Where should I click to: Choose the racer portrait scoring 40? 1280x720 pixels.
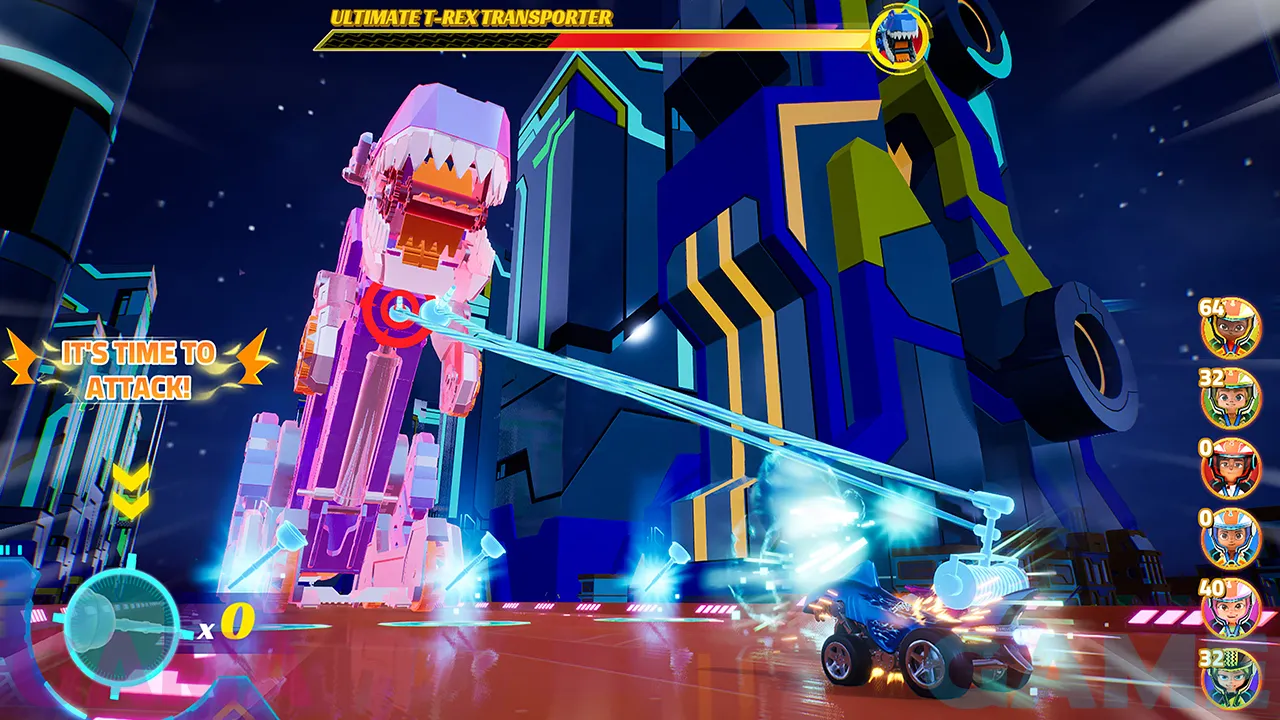tap(1231, 609)
